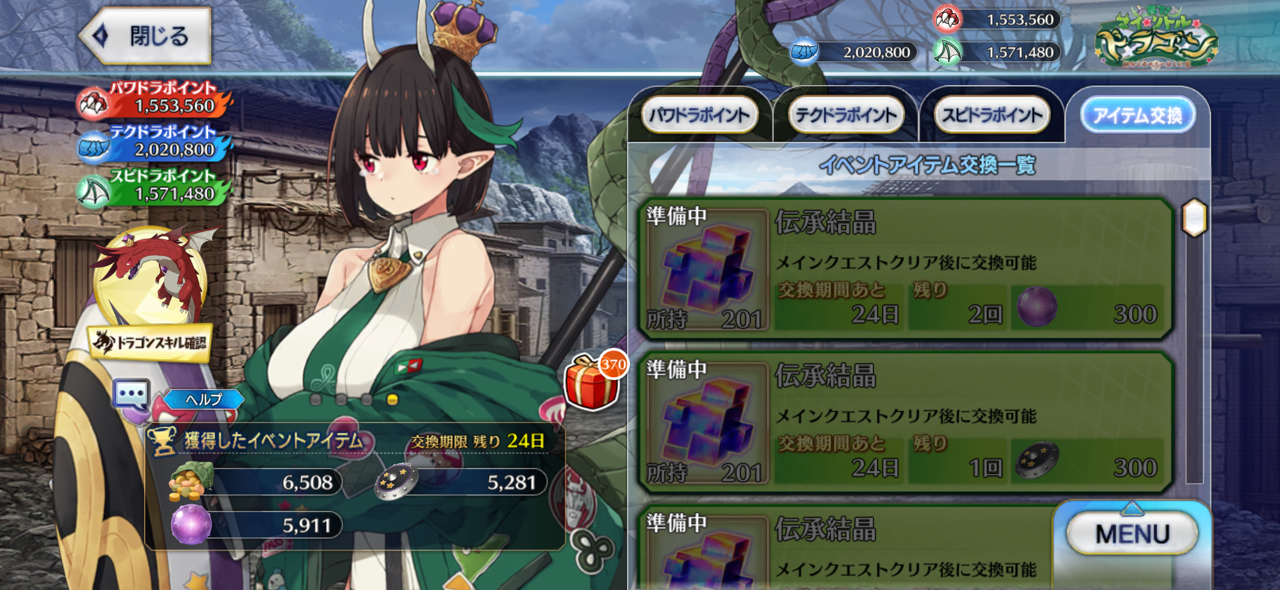Open the MENU button
1280x590 pixels.
point(1131,534)
